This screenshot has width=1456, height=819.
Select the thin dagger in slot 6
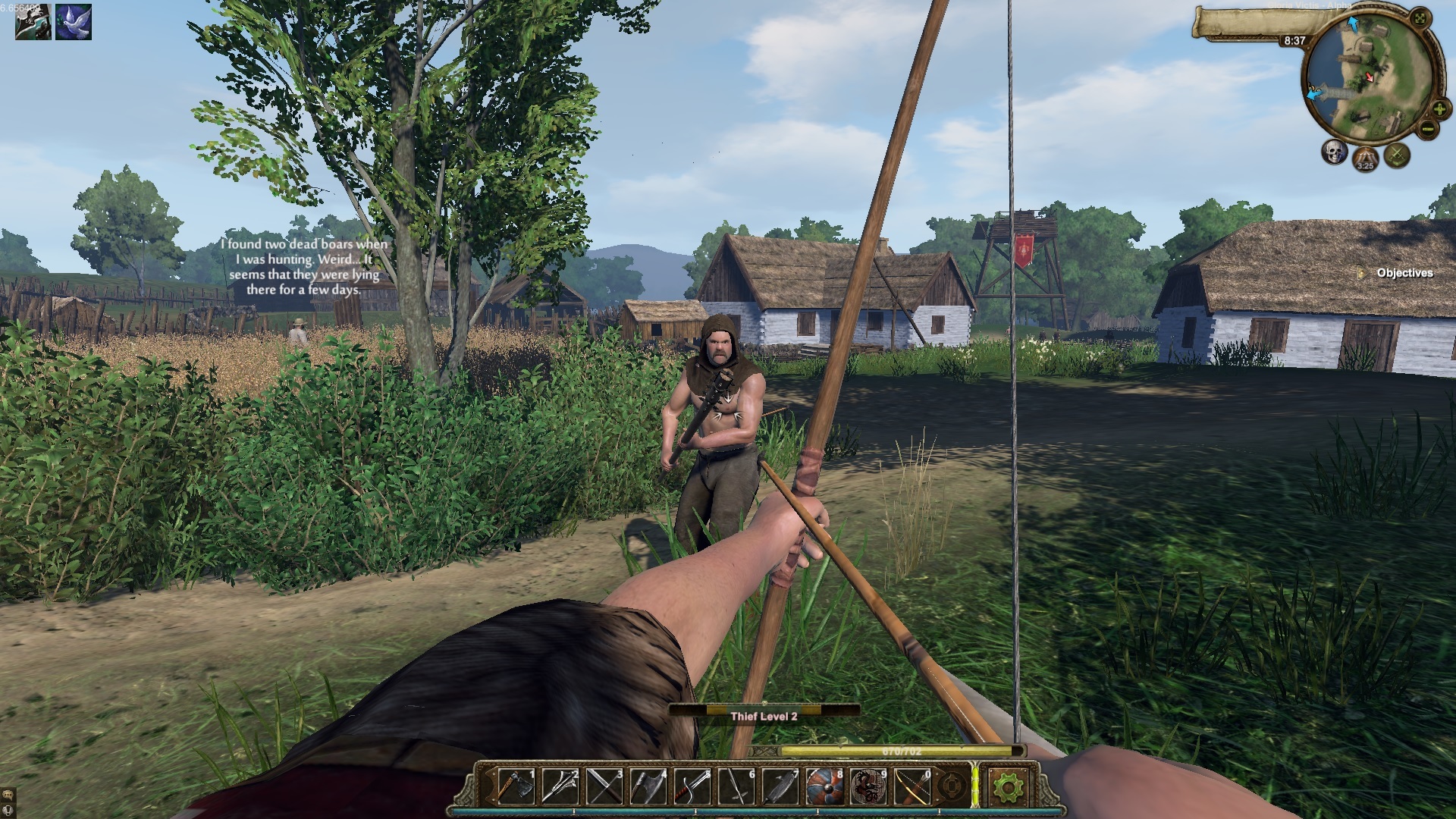point(736,786)
